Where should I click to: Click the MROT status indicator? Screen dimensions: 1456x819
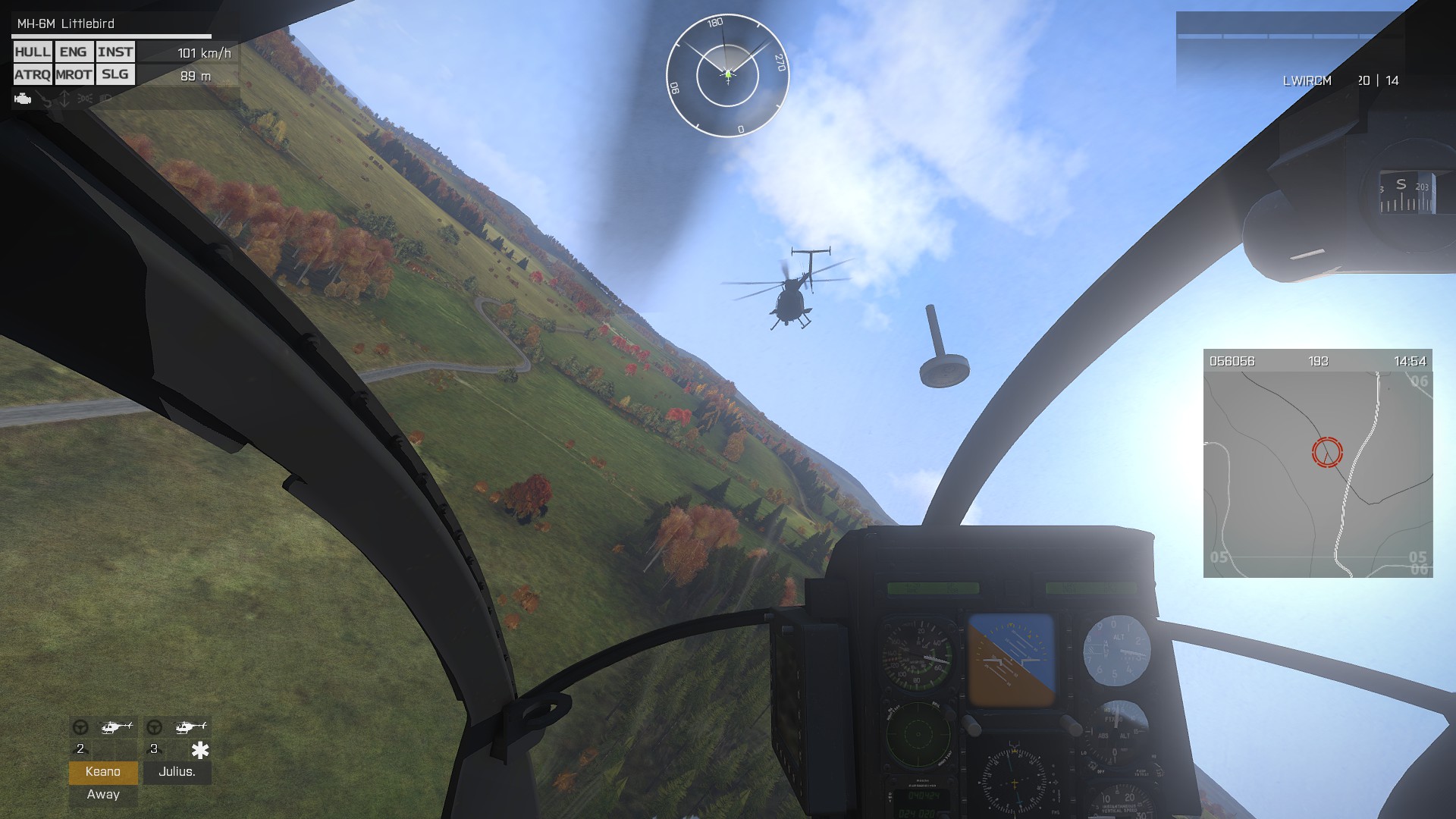tap(74, 74)
